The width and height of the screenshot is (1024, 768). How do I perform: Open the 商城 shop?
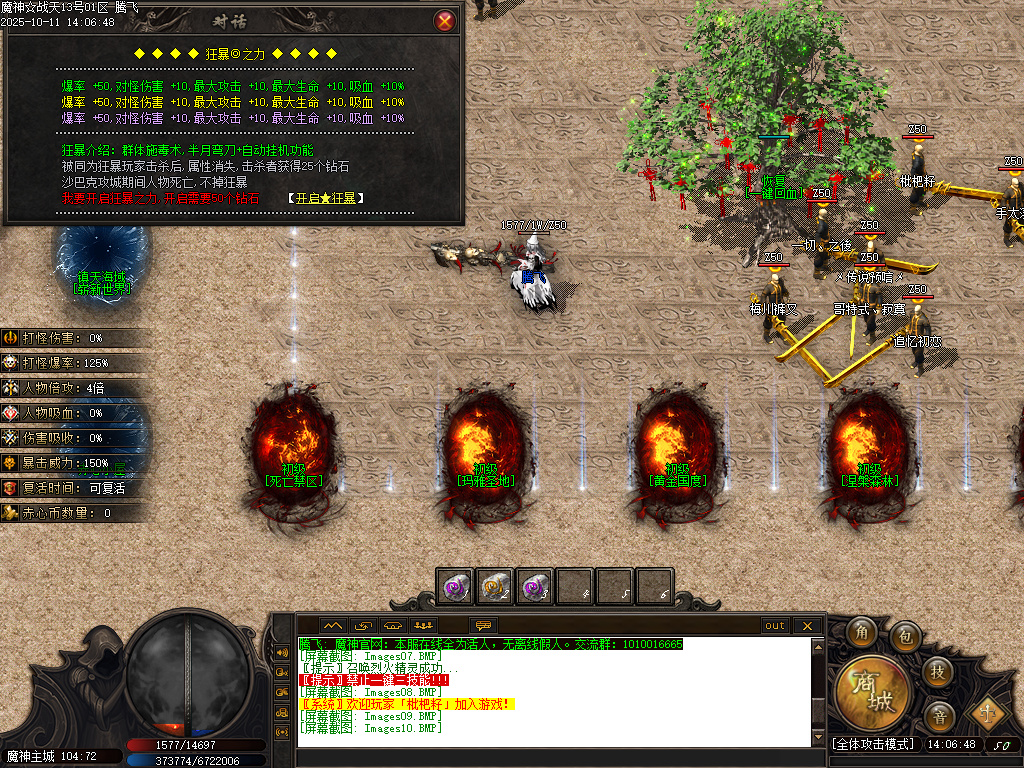click(x=874, y=692)
